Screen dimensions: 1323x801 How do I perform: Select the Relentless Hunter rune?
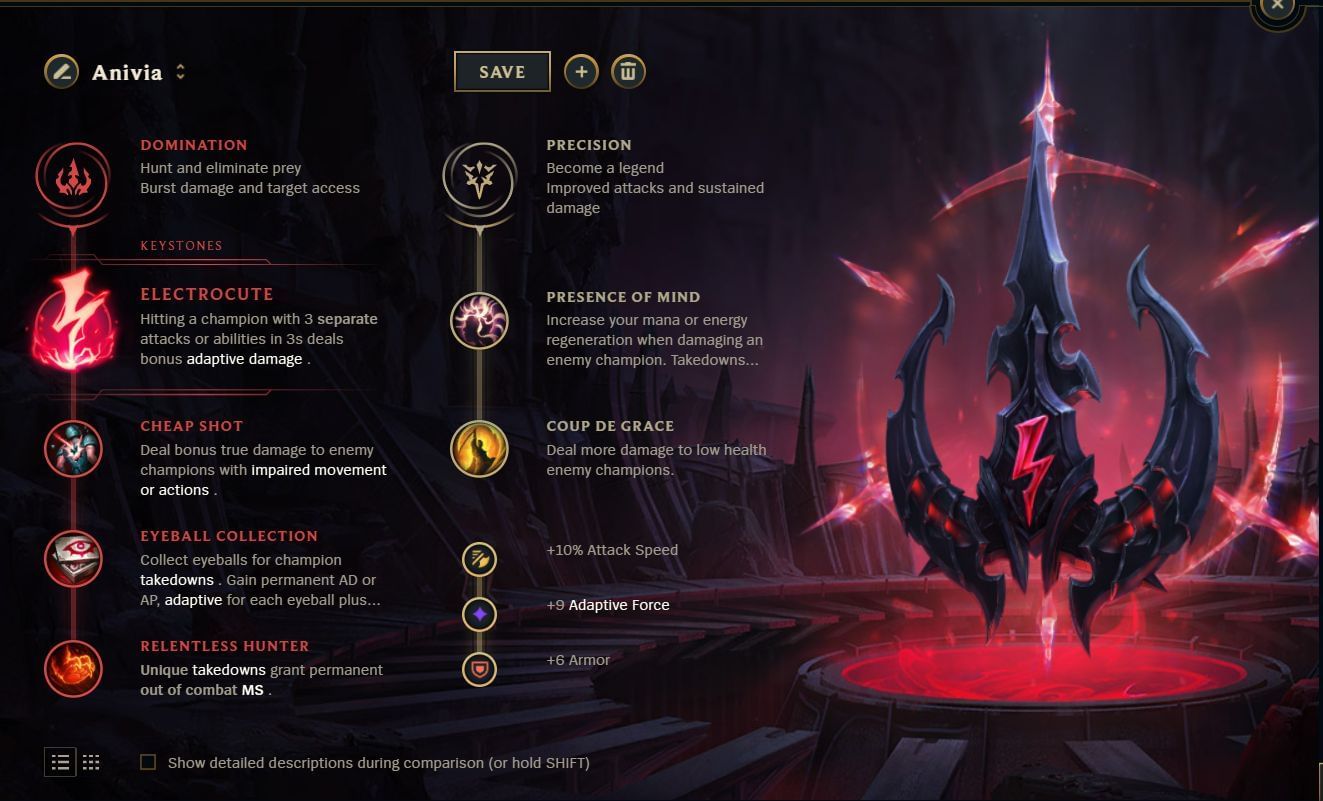(x=72, y=669)
